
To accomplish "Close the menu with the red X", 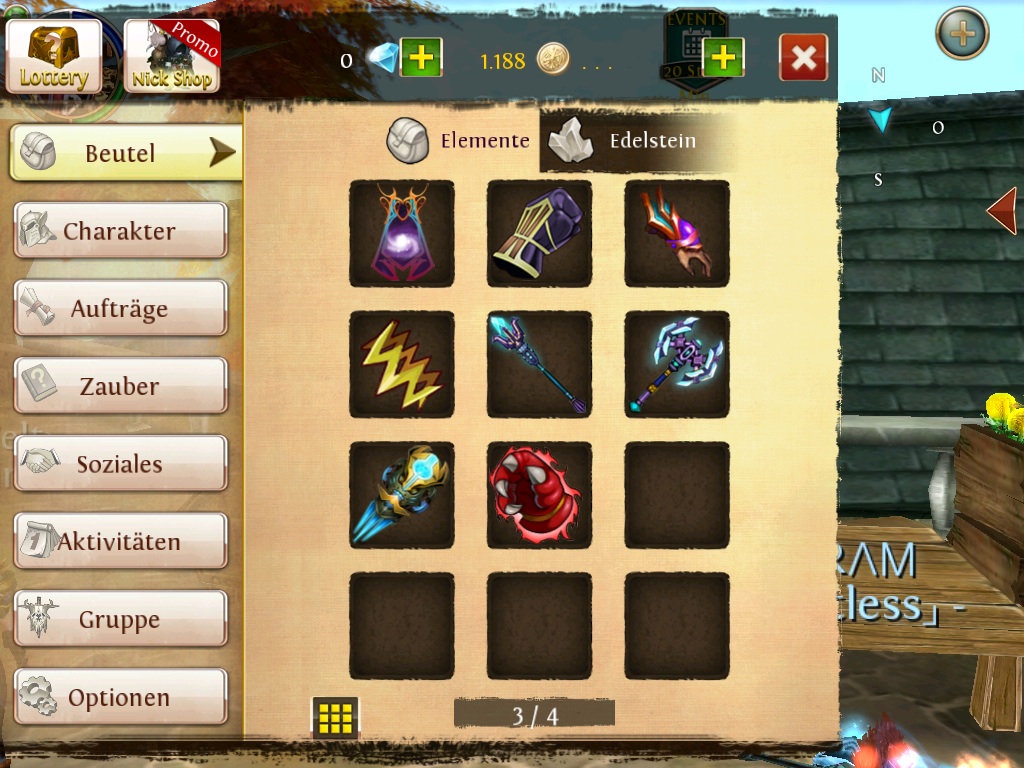I will click(x=803, y=58).
